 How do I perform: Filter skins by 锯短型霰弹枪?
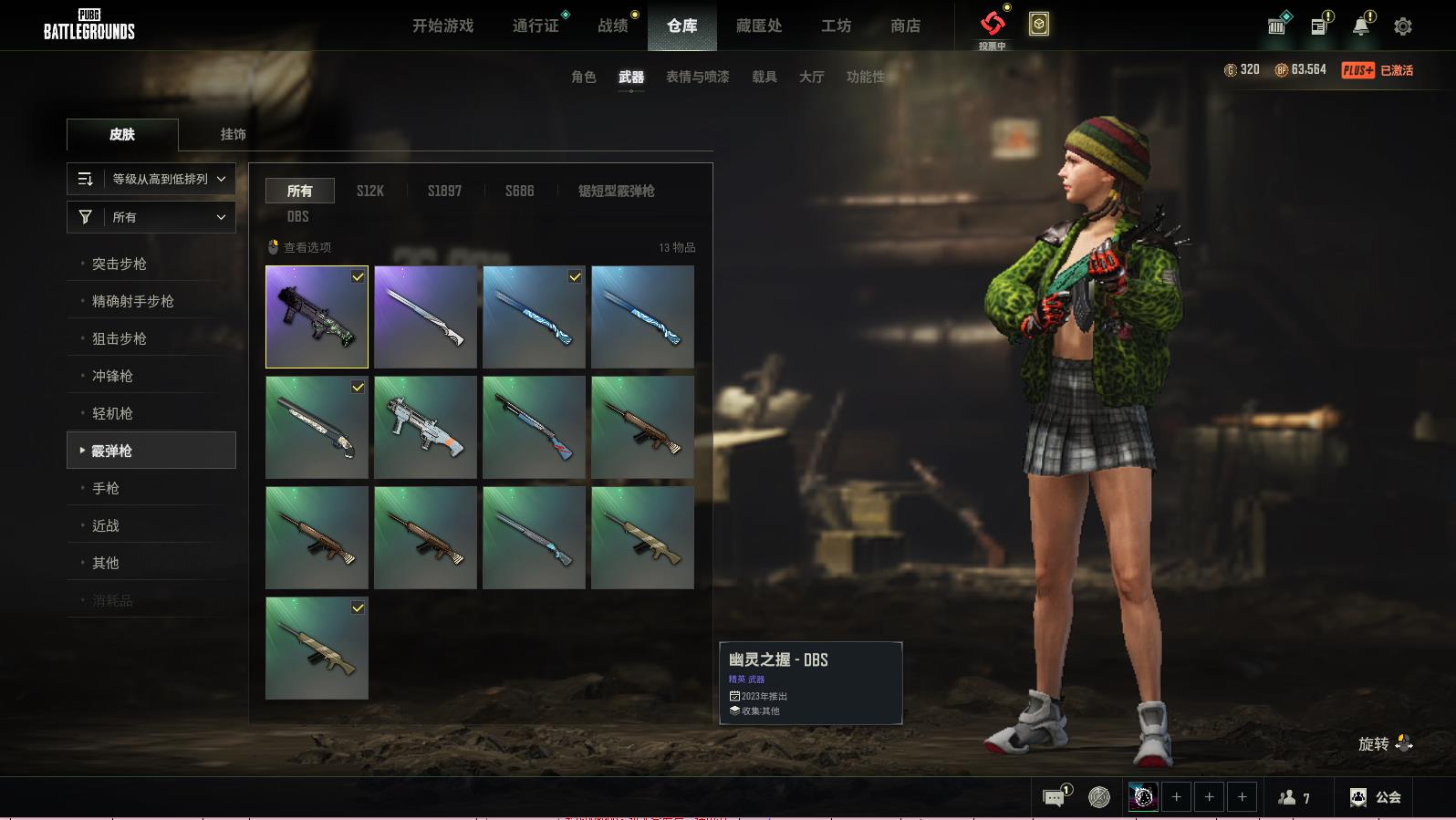click(x=616, y=191)
